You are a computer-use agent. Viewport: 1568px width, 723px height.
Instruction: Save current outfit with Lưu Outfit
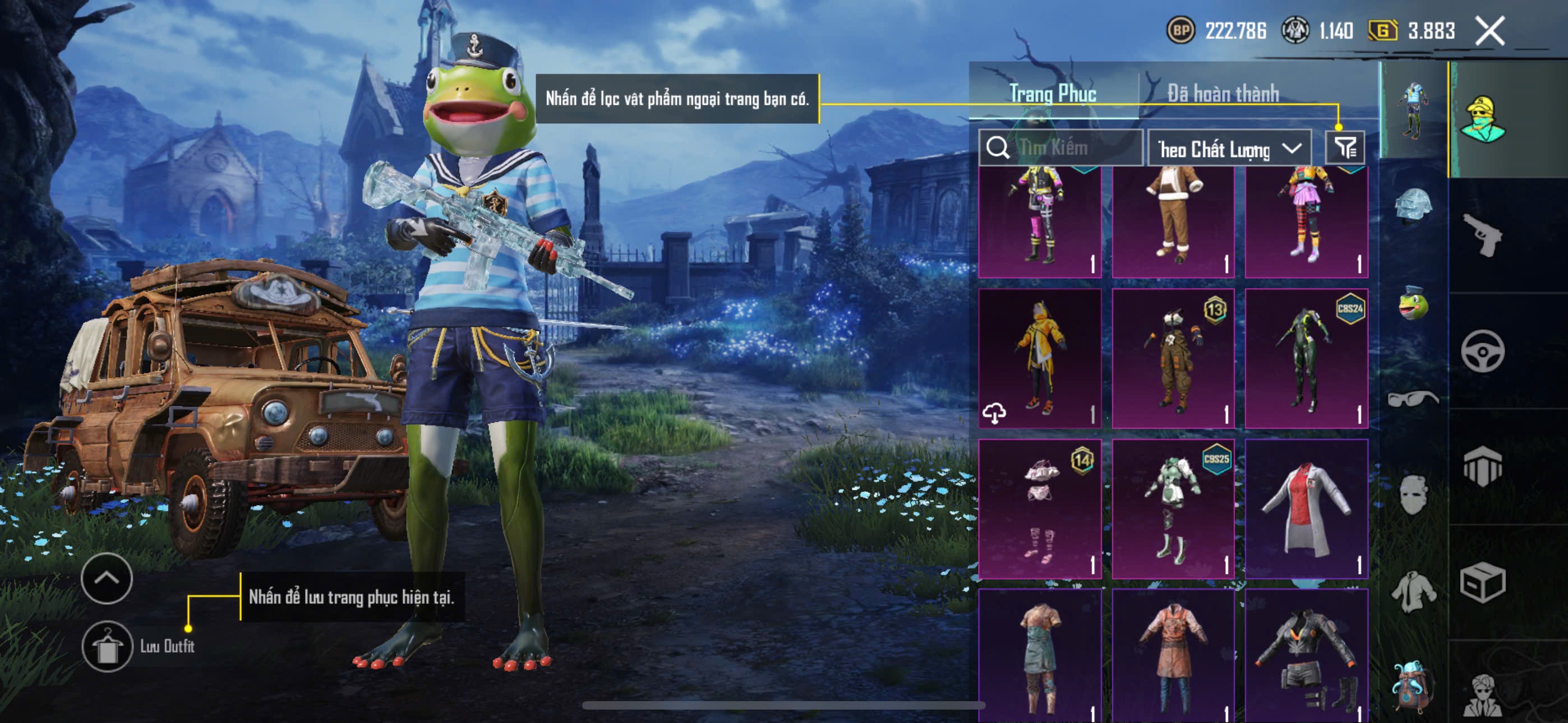point(107,646)
